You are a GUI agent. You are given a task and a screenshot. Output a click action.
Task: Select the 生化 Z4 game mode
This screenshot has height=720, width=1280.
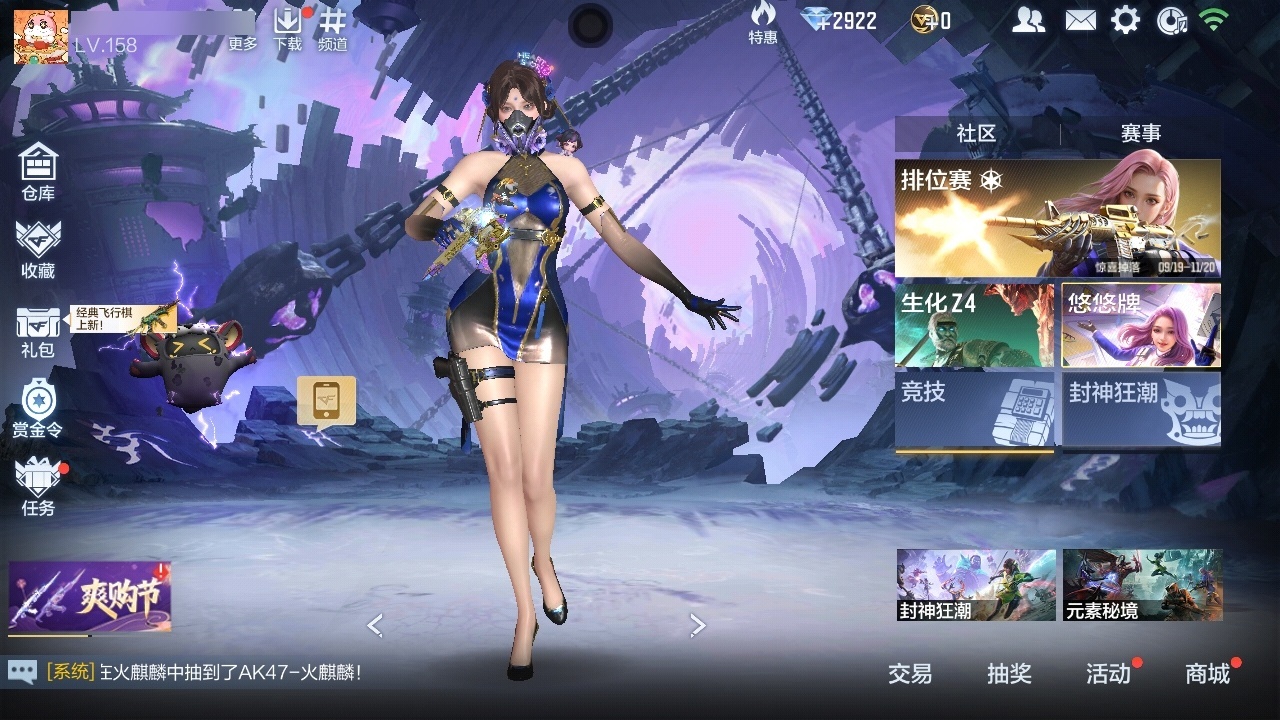point(974,325)
